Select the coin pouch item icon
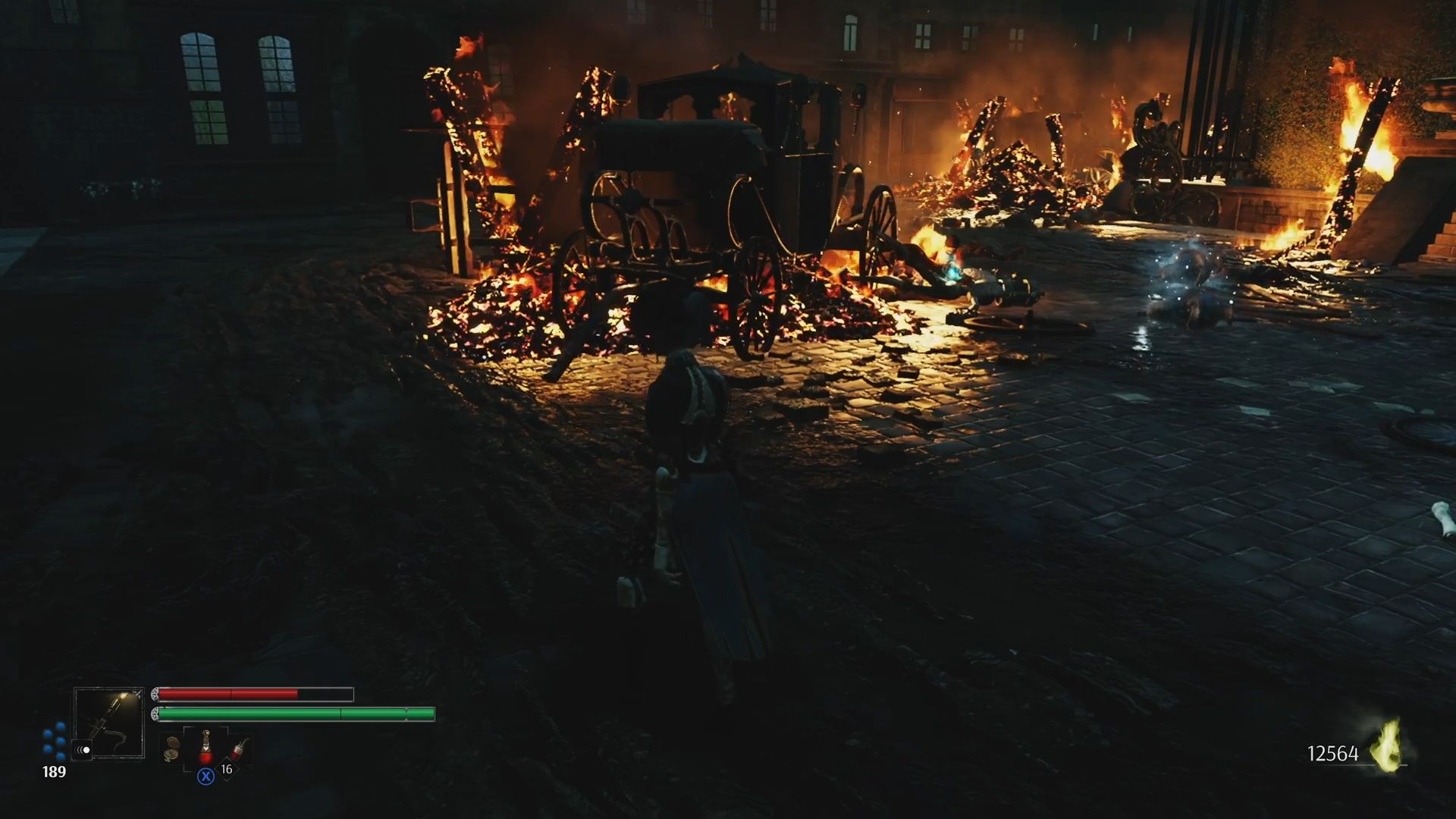This screenshot has width=1456, height=819. [x=171, y=747]
